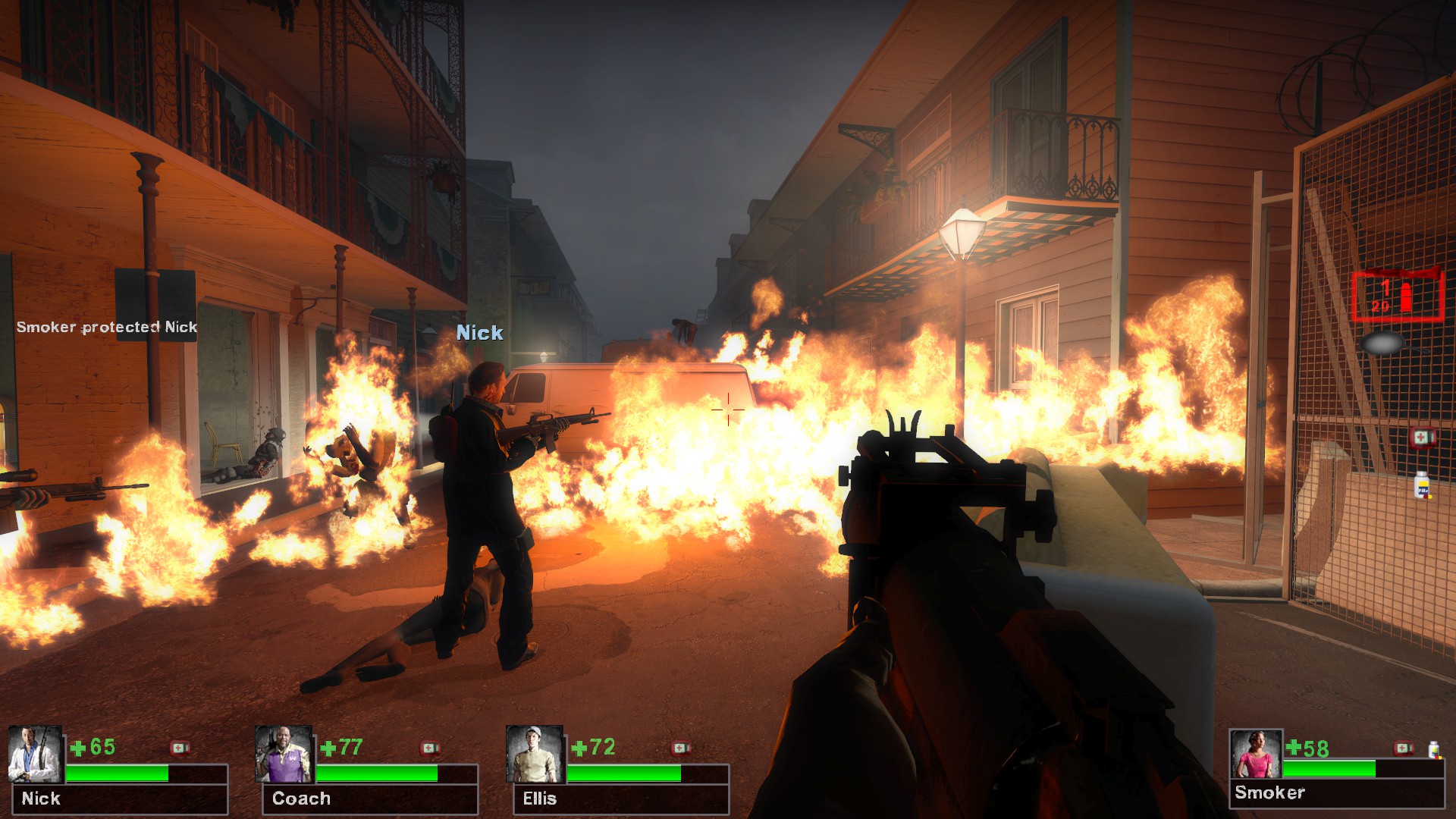Select the pills icon on Smoker's health panel
Viewport: 1456px width, 819px height.
(x=1433, y=749)
